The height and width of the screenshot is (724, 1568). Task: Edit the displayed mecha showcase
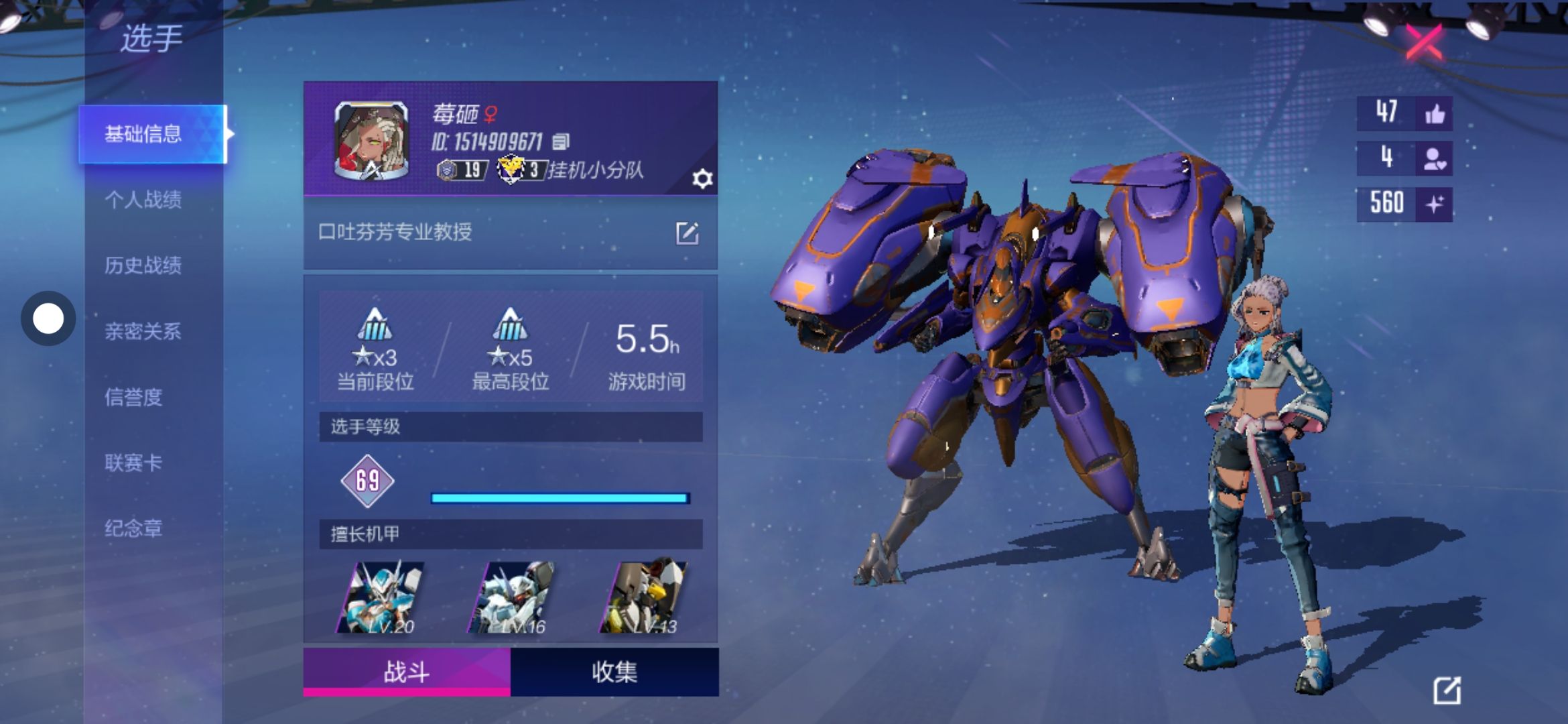point(1446,690)
